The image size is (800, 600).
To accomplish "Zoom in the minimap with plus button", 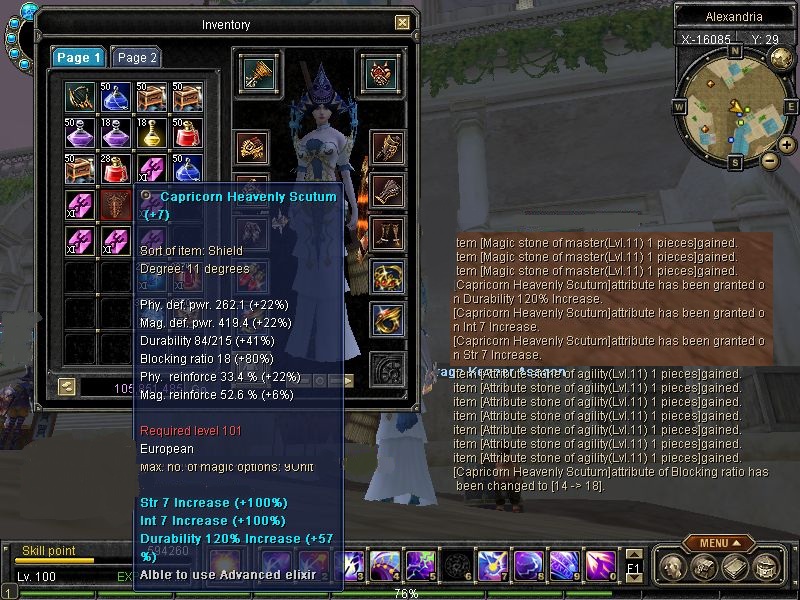I will click(788, 146).
